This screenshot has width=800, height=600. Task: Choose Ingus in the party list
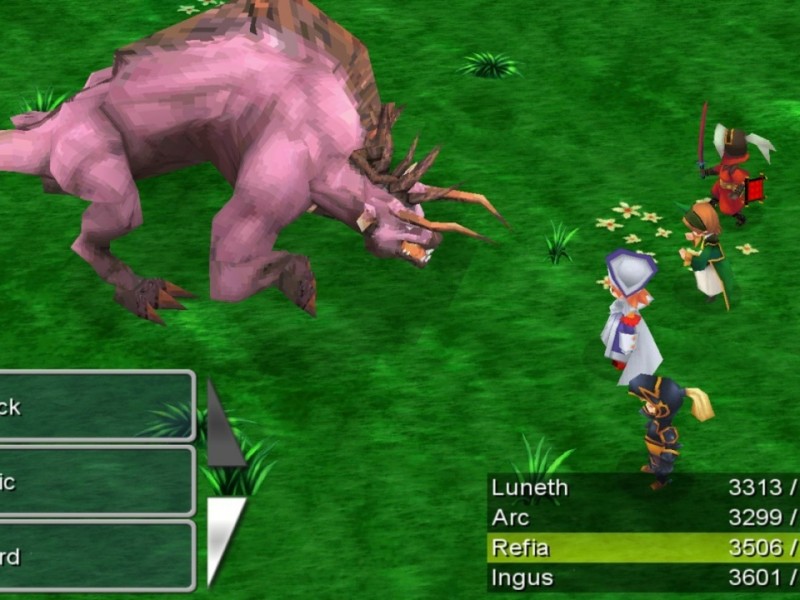[x=642, y=578]
